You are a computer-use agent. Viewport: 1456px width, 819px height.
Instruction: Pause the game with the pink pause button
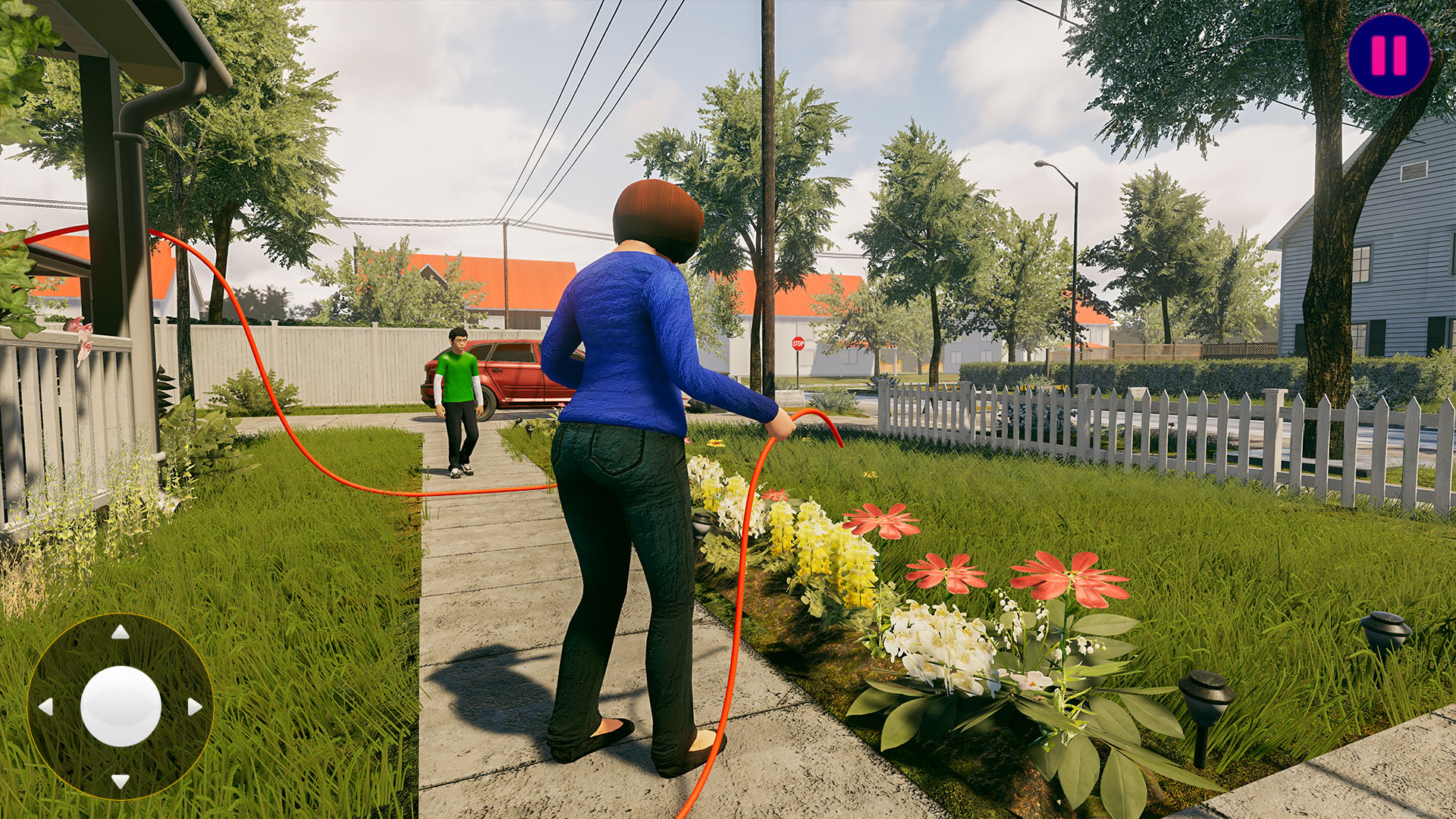[1389, 55]
